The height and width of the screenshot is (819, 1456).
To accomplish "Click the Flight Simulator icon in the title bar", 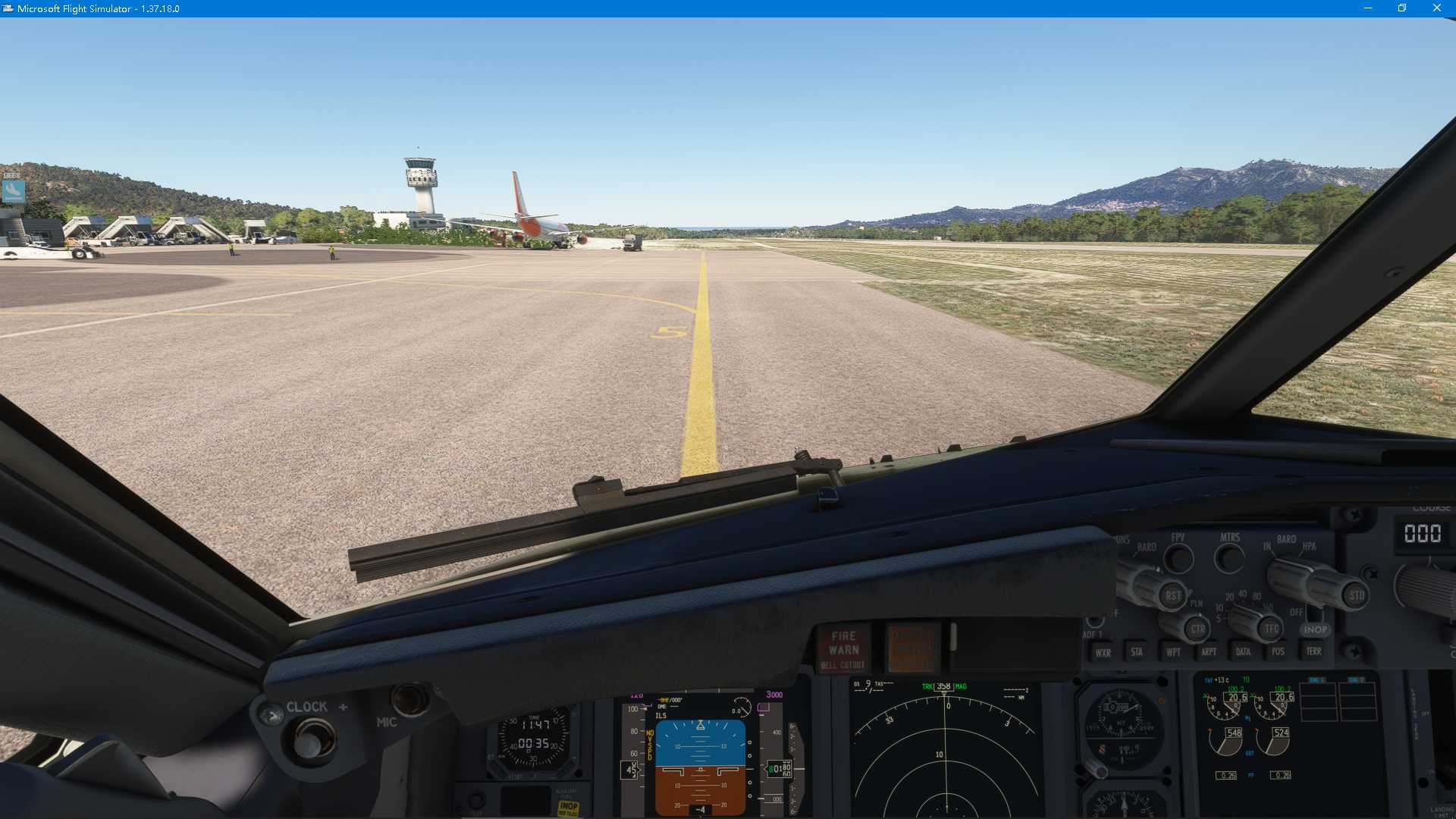I will tap(8, 8).
